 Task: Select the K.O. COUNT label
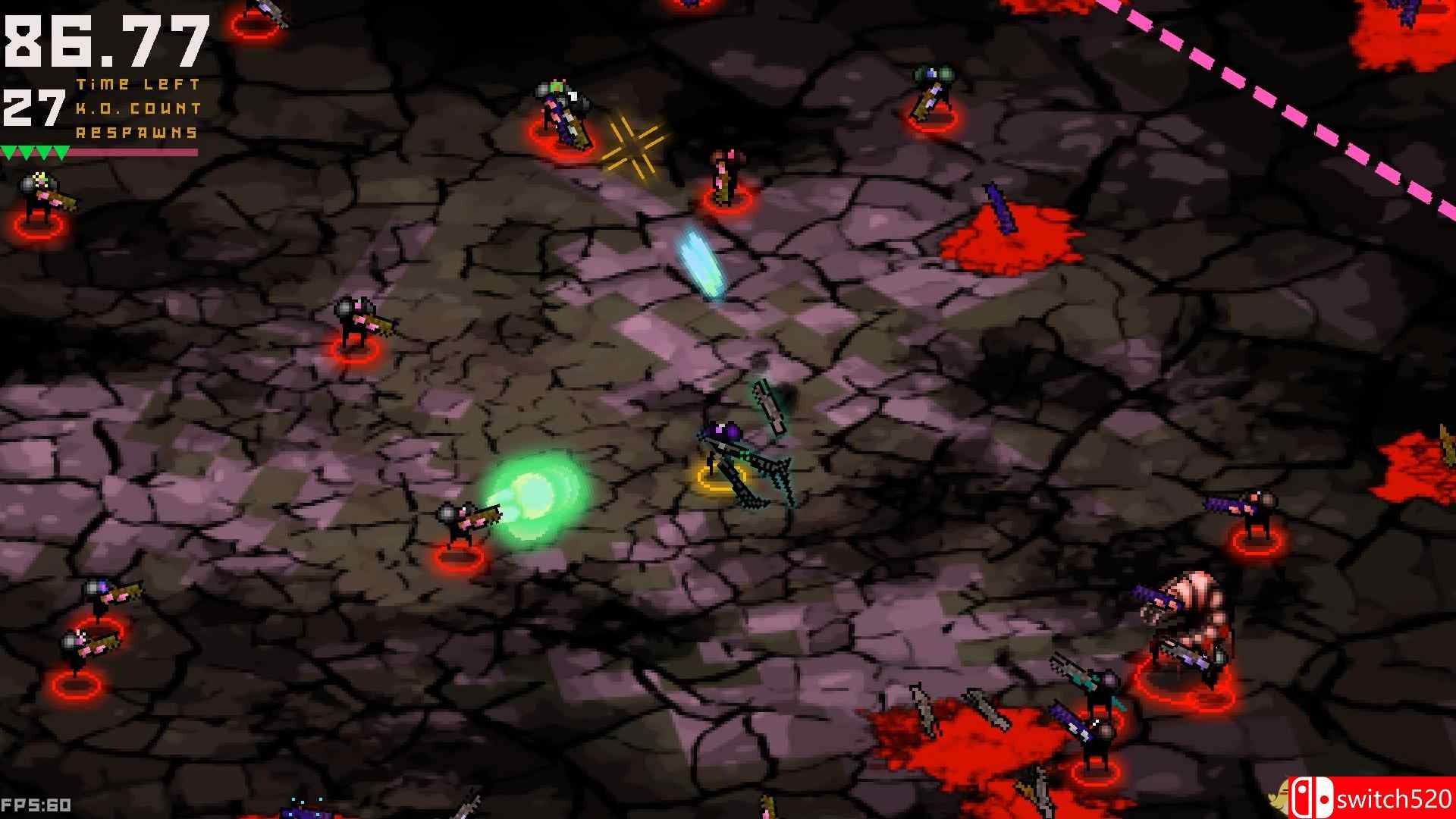coord(136,110)
